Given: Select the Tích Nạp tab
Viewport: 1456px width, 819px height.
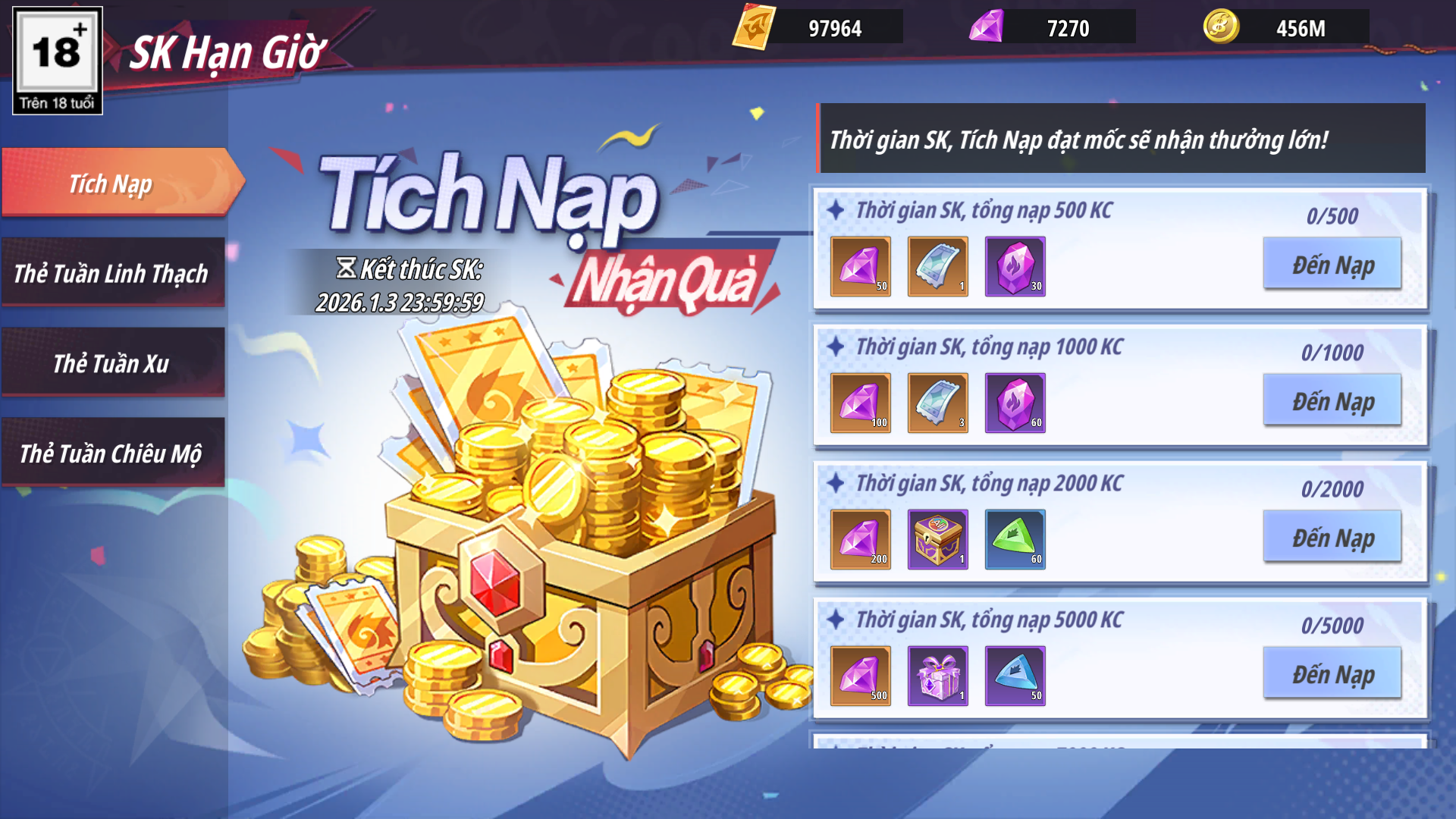Looking at the screenshot, I should (112, 184).
